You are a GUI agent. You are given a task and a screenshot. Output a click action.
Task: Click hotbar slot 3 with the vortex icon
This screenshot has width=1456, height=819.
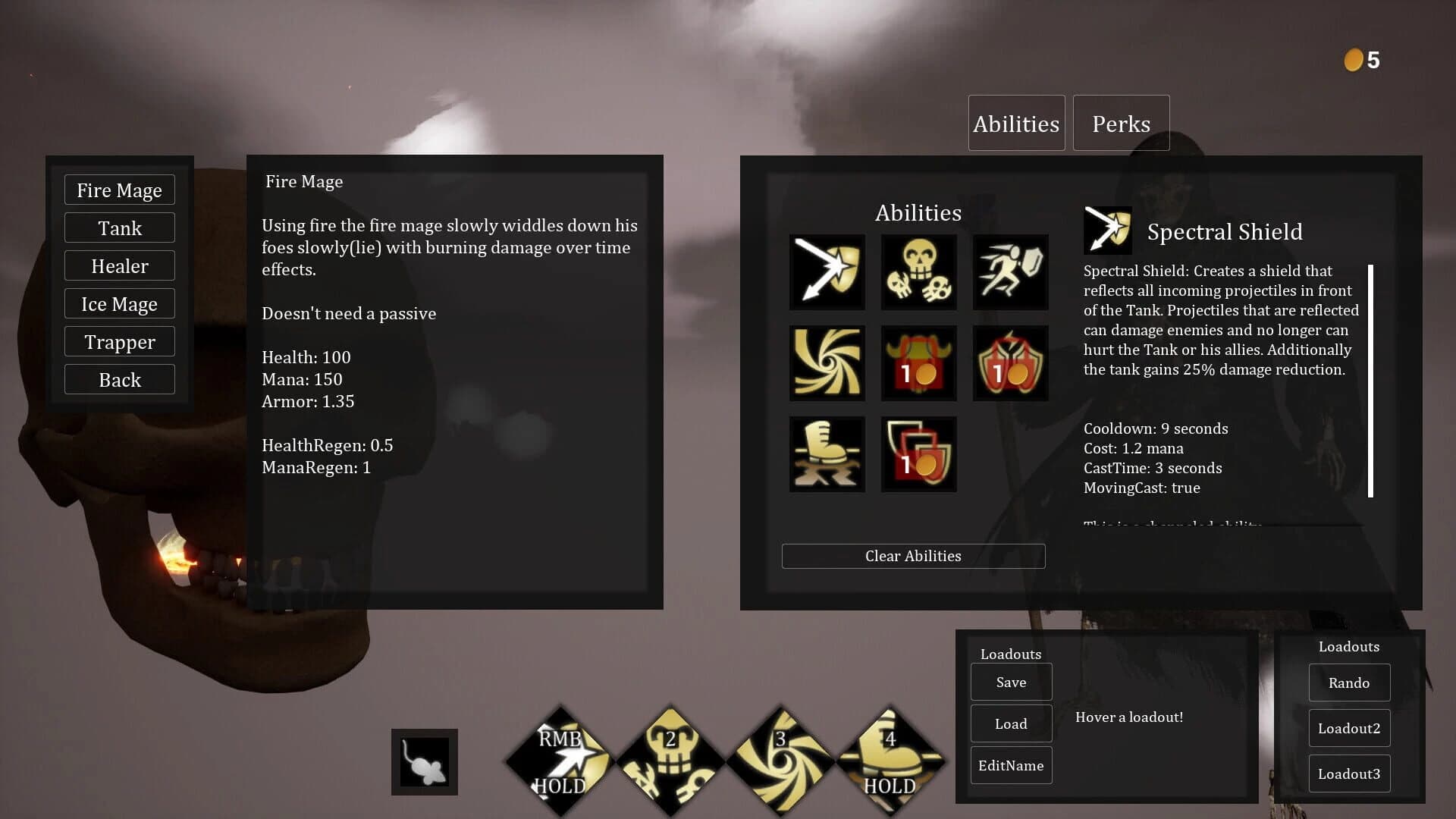780,758
